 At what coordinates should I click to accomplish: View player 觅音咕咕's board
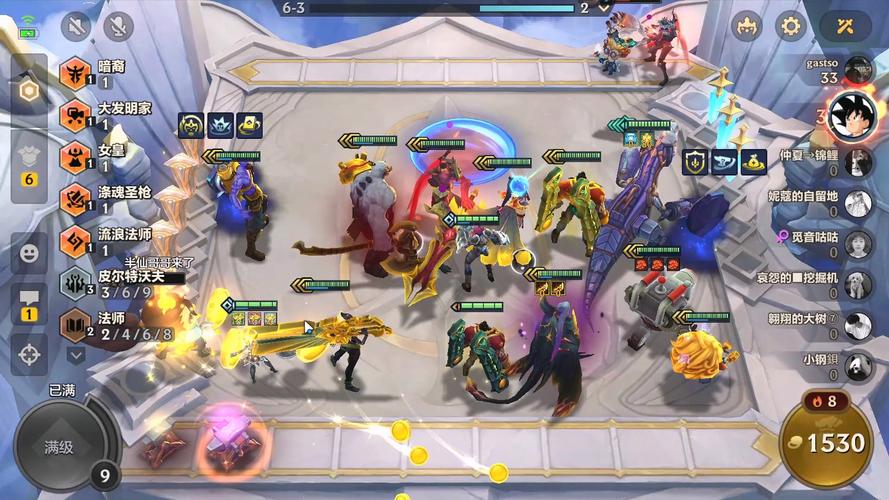(x=857, y=243)
